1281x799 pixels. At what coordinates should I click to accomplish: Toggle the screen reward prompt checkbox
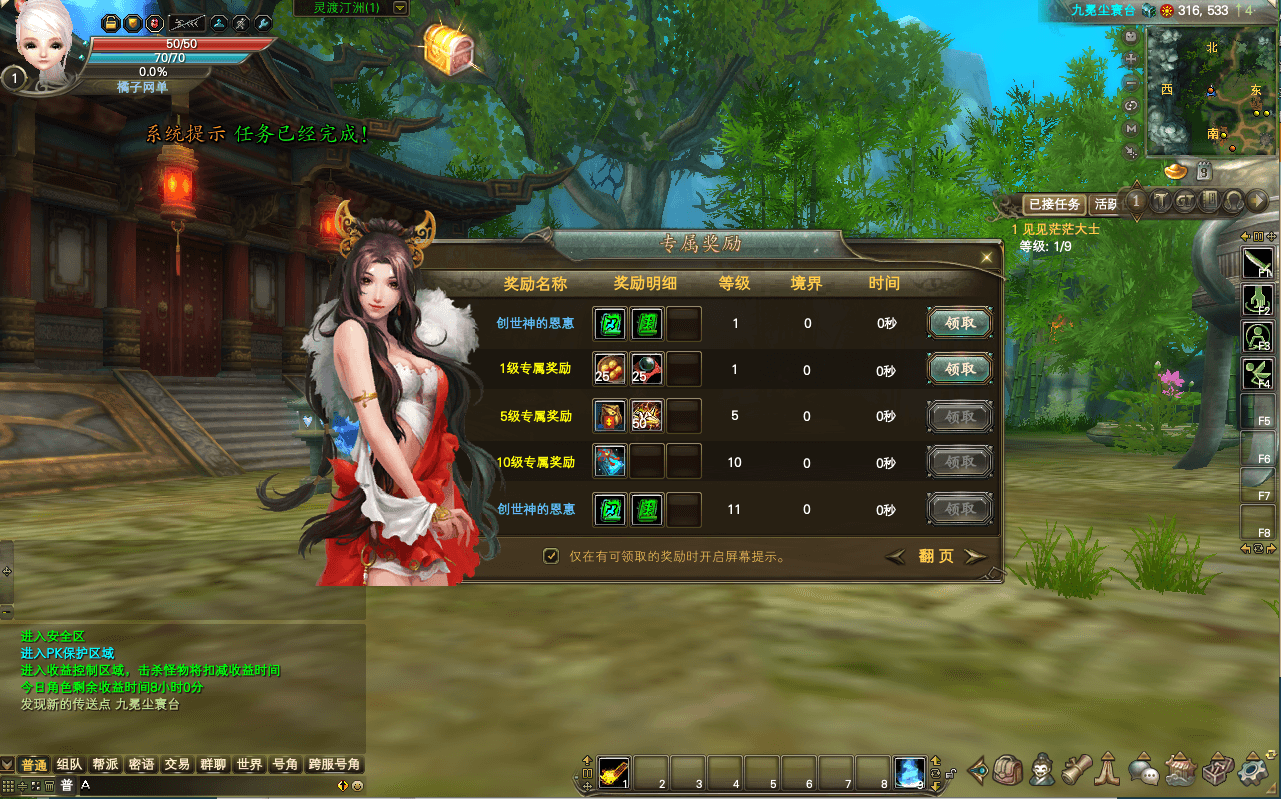point(551,555)
